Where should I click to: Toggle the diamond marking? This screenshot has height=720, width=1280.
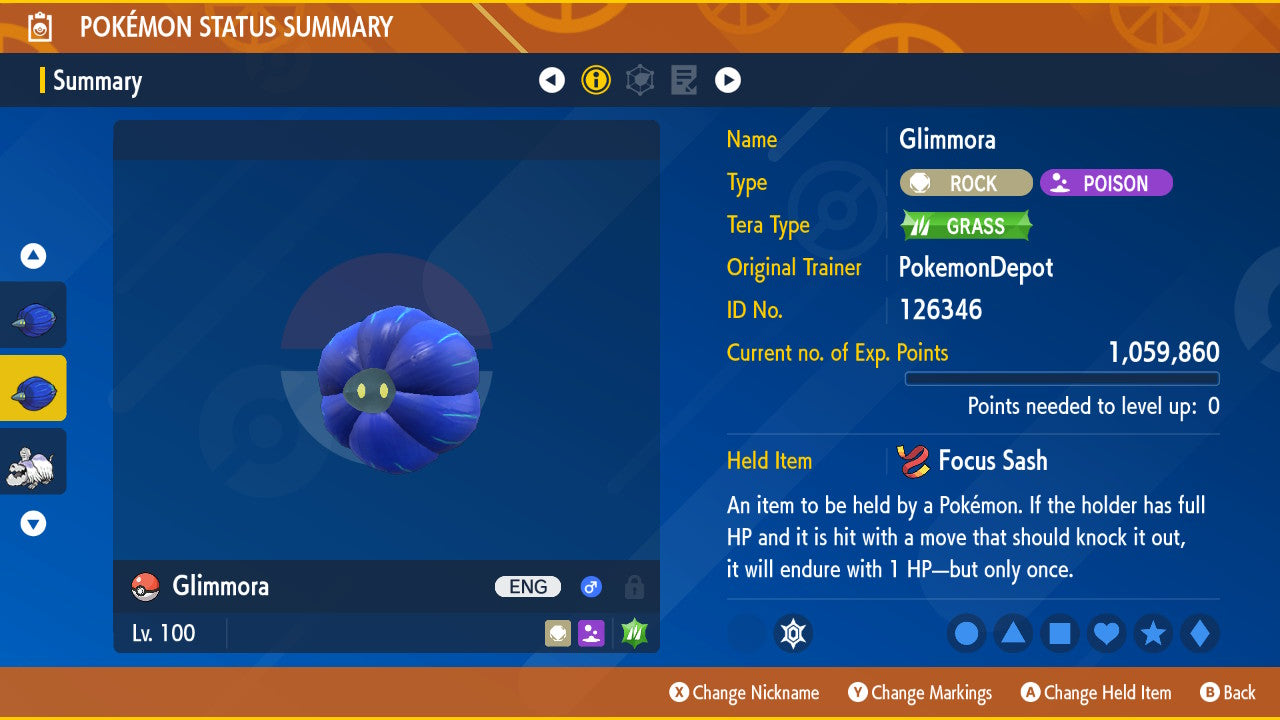click(x=1199, y=633)
